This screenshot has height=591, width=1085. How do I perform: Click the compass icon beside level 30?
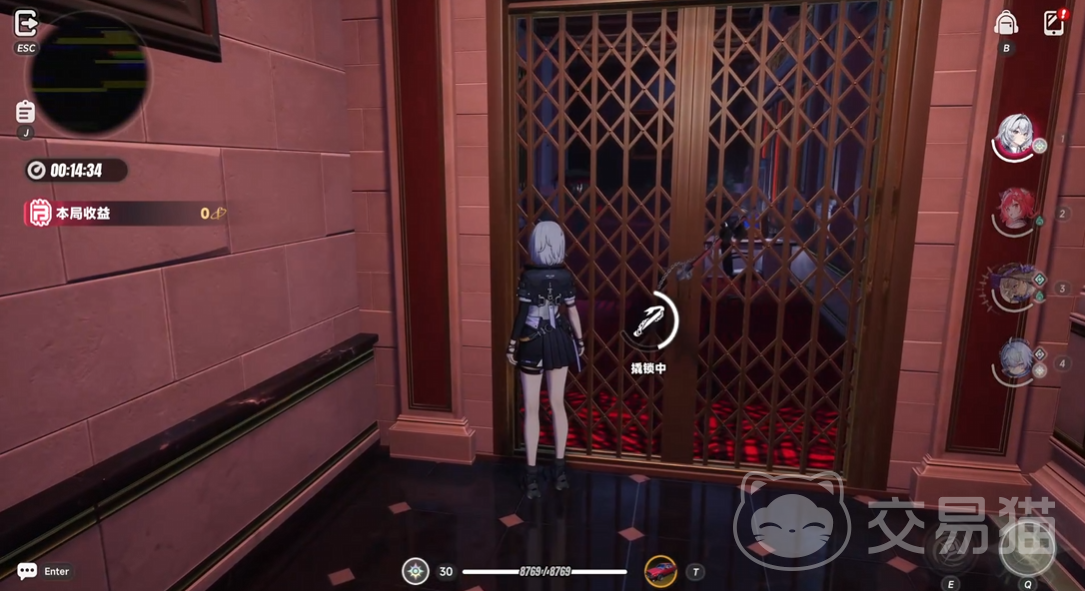click(x=415, y=571)
